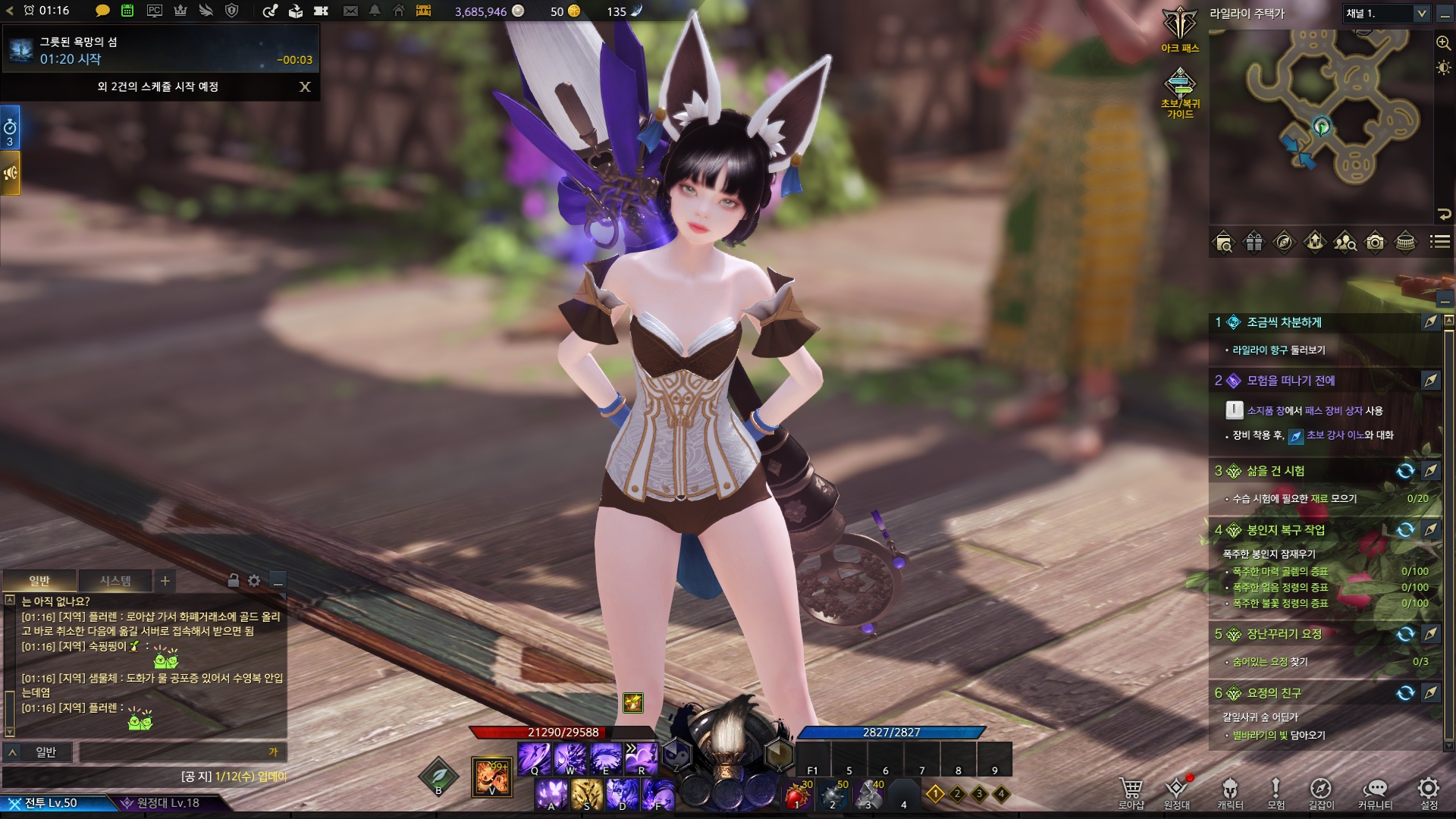Open the 캐릭터 character menu

click(x=1230, y=792)
